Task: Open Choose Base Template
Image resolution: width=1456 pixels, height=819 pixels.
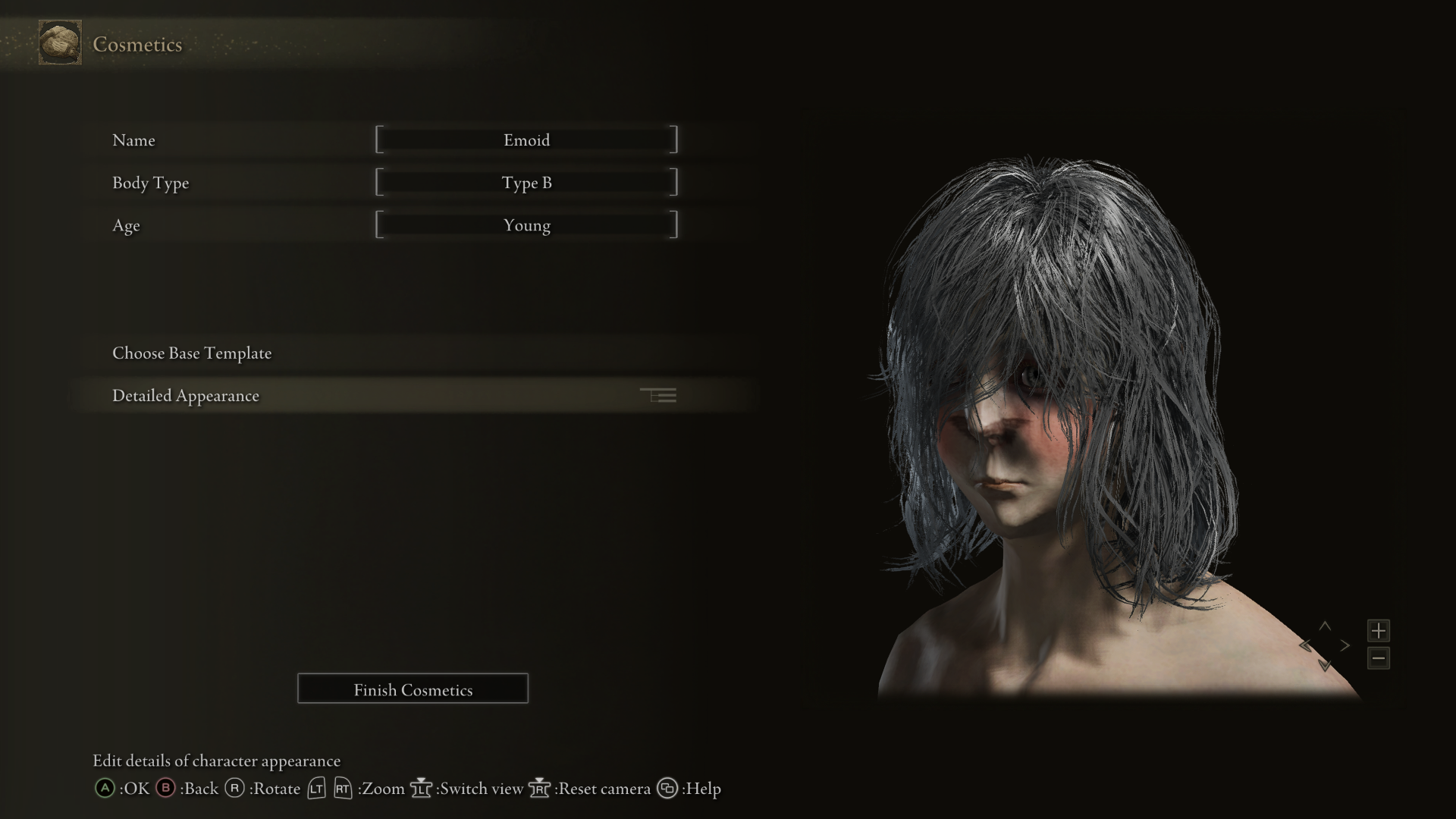Action: 192,353
